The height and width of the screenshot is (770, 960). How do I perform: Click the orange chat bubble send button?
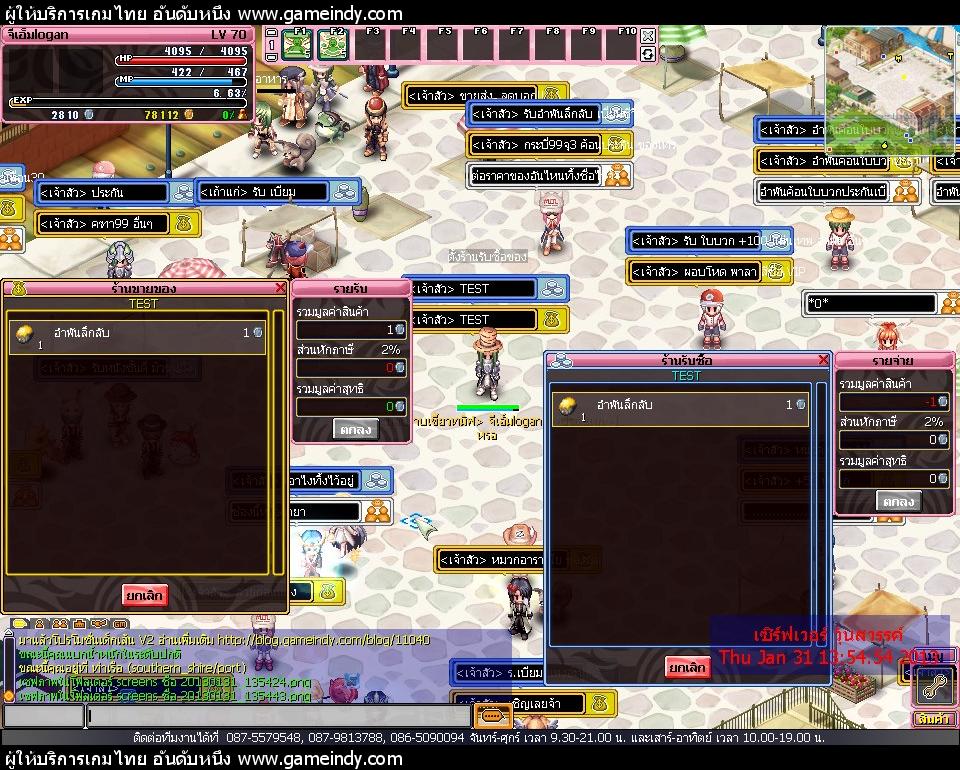click(491, 716)
